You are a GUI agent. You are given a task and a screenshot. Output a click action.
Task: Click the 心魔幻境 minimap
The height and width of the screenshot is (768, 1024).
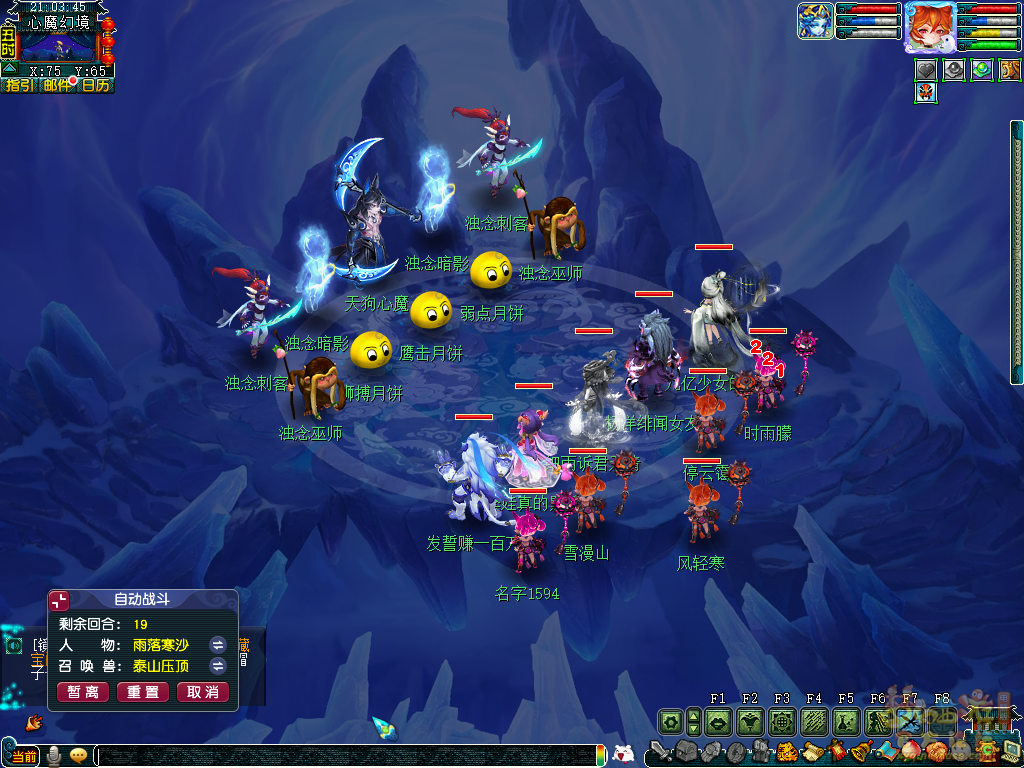pos(58,45)
